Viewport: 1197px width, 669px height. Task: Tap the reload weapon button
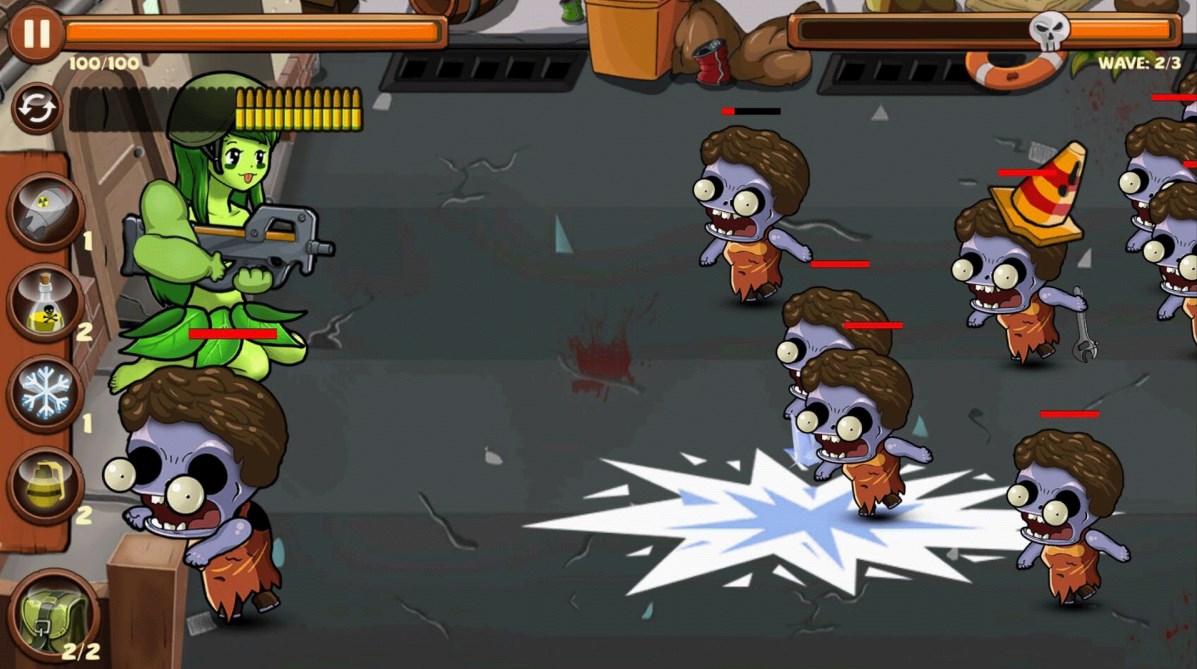pyautogui.click(x=37, y=109)
